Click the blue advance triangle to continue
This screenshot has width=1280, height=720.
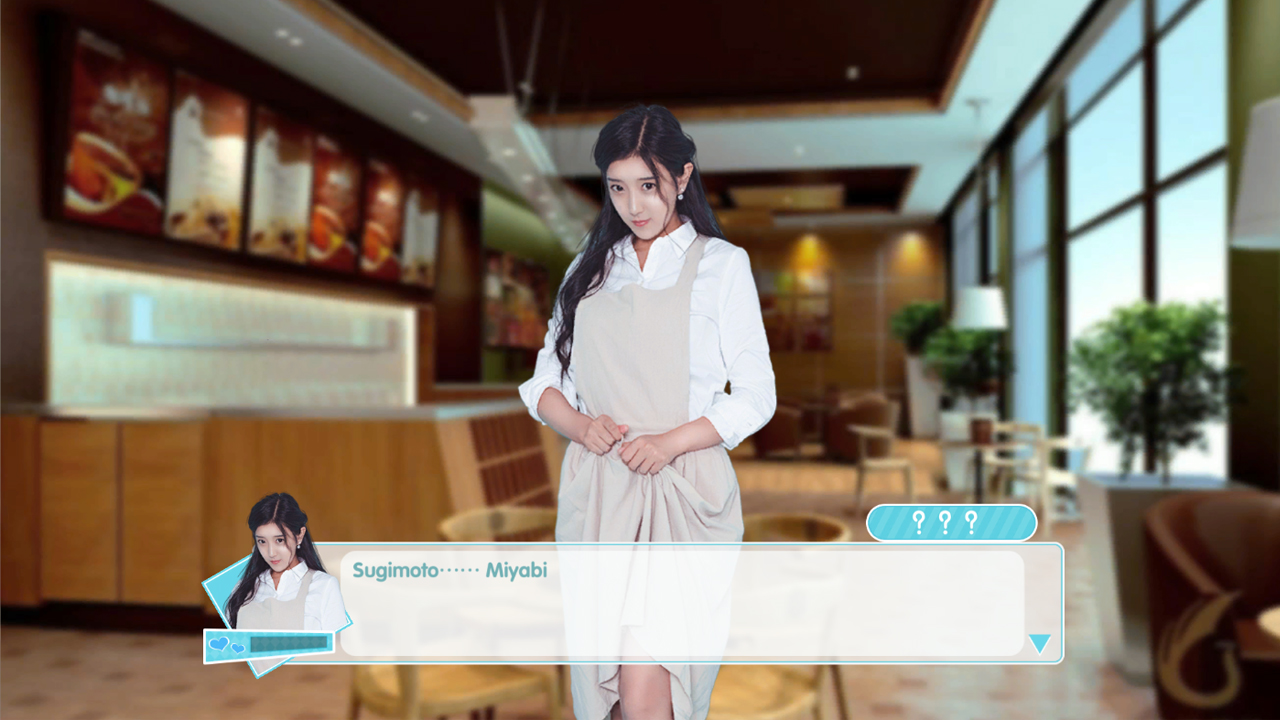point(1040,645)
